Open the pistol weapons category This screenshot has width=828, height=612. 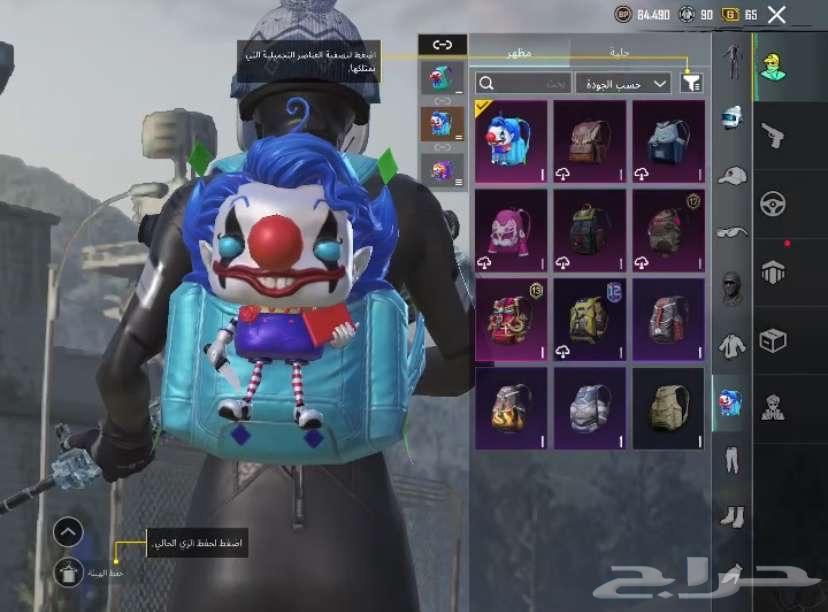[772, 136]
